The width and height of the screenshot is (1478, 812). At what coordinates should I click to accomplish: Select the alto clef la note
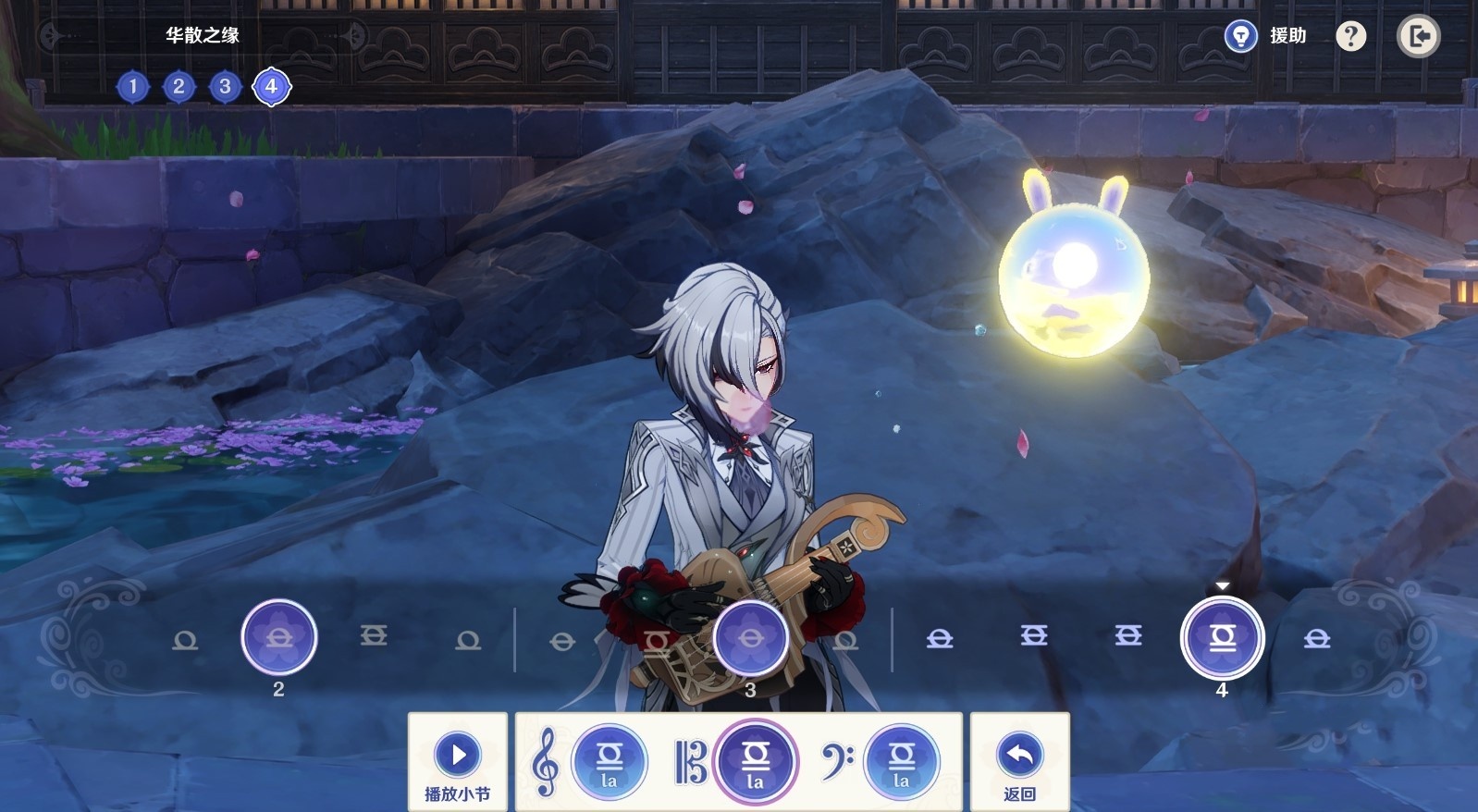click(x=755, y=762)
